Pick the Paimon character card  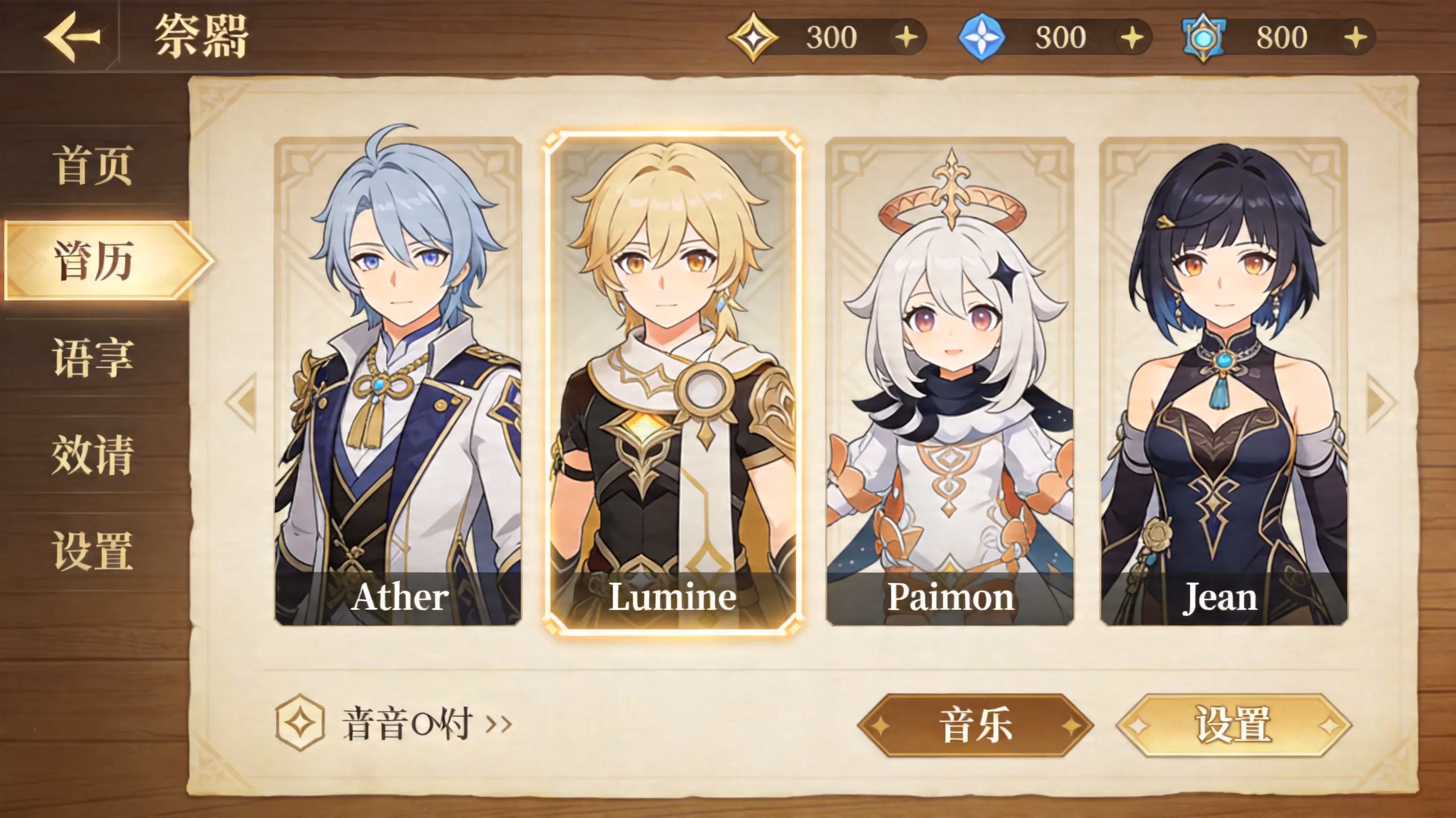949,381
